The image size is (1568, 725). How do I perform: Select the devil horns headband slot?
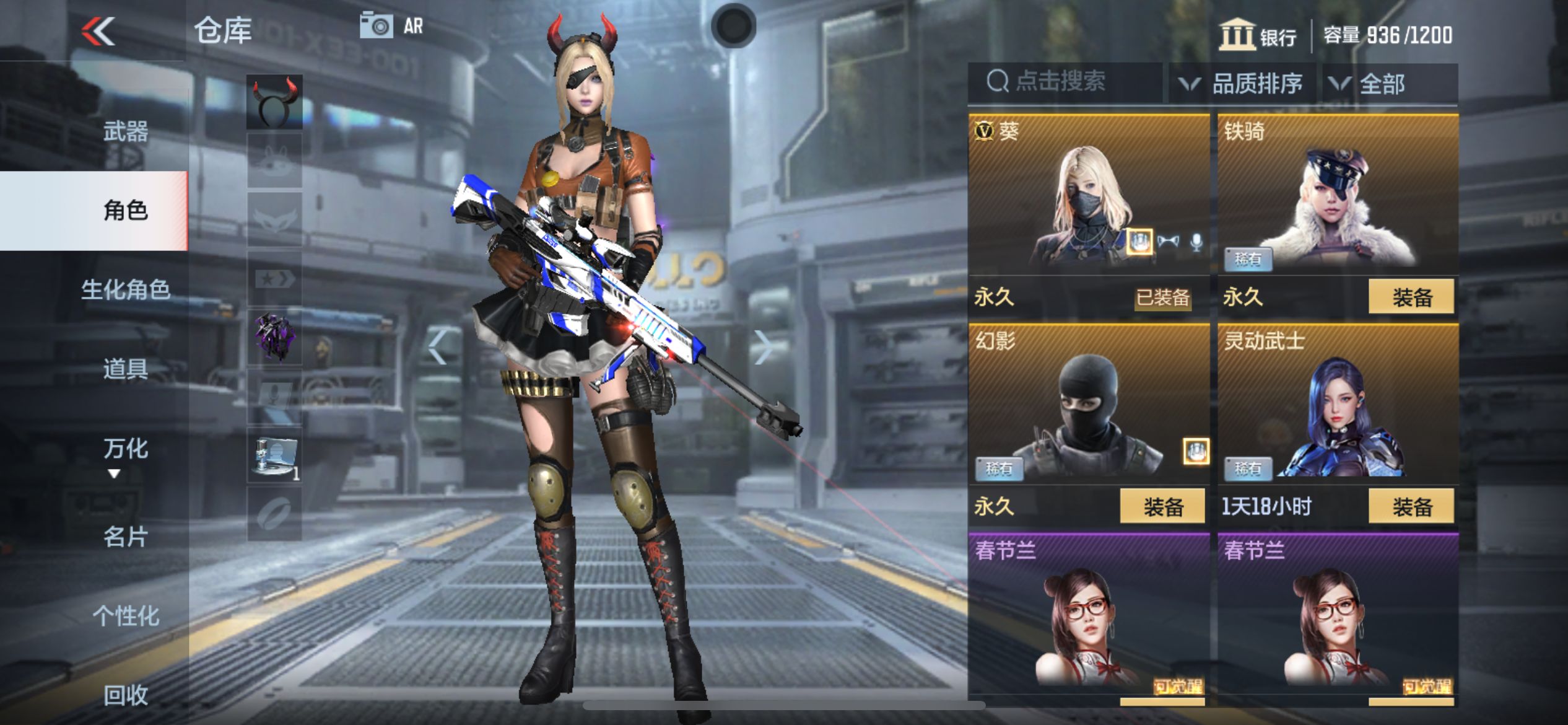pos(274,102)
